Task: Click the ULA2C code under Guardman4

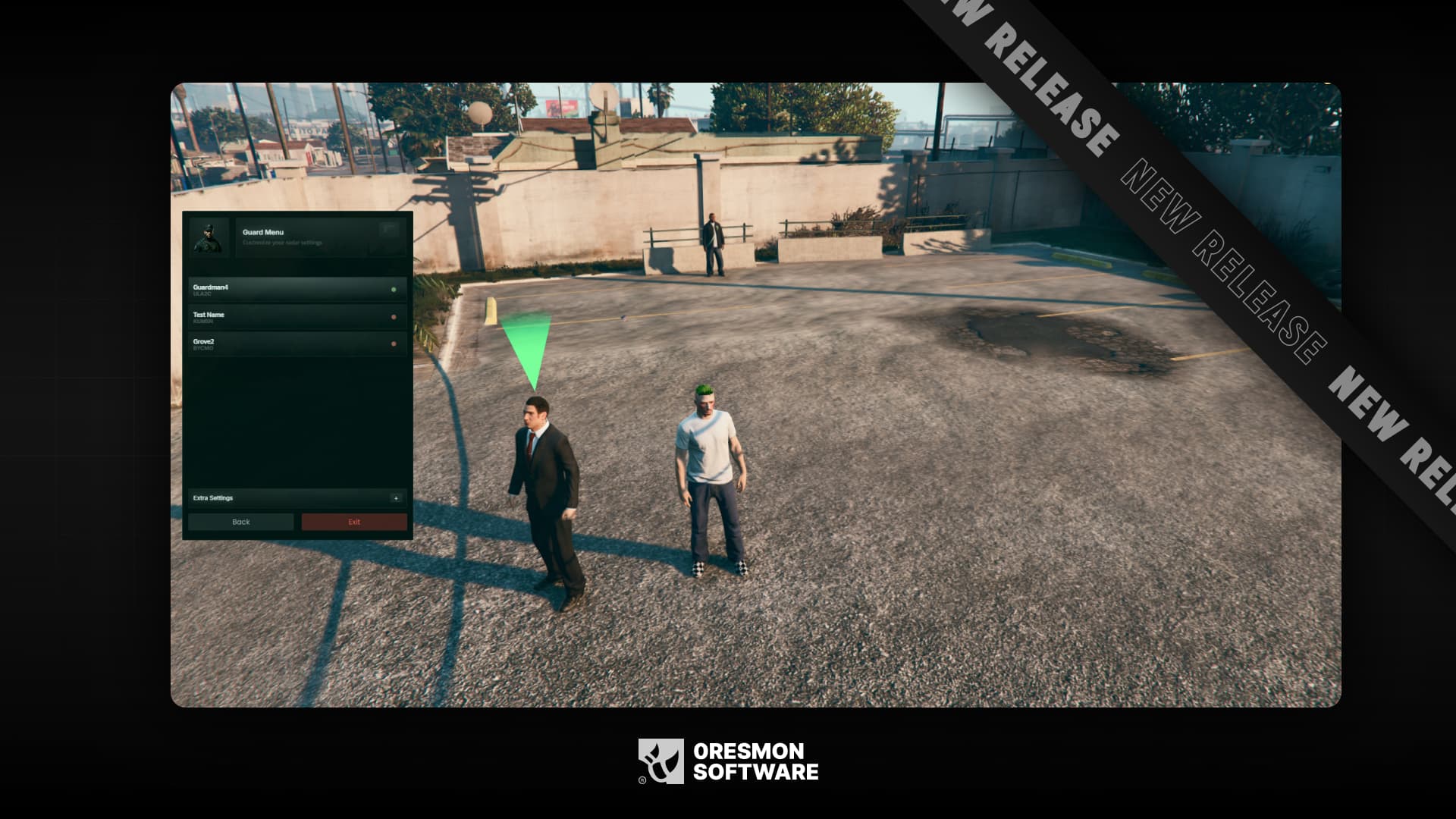Action: pyautogui.click(x=202, y=294)
